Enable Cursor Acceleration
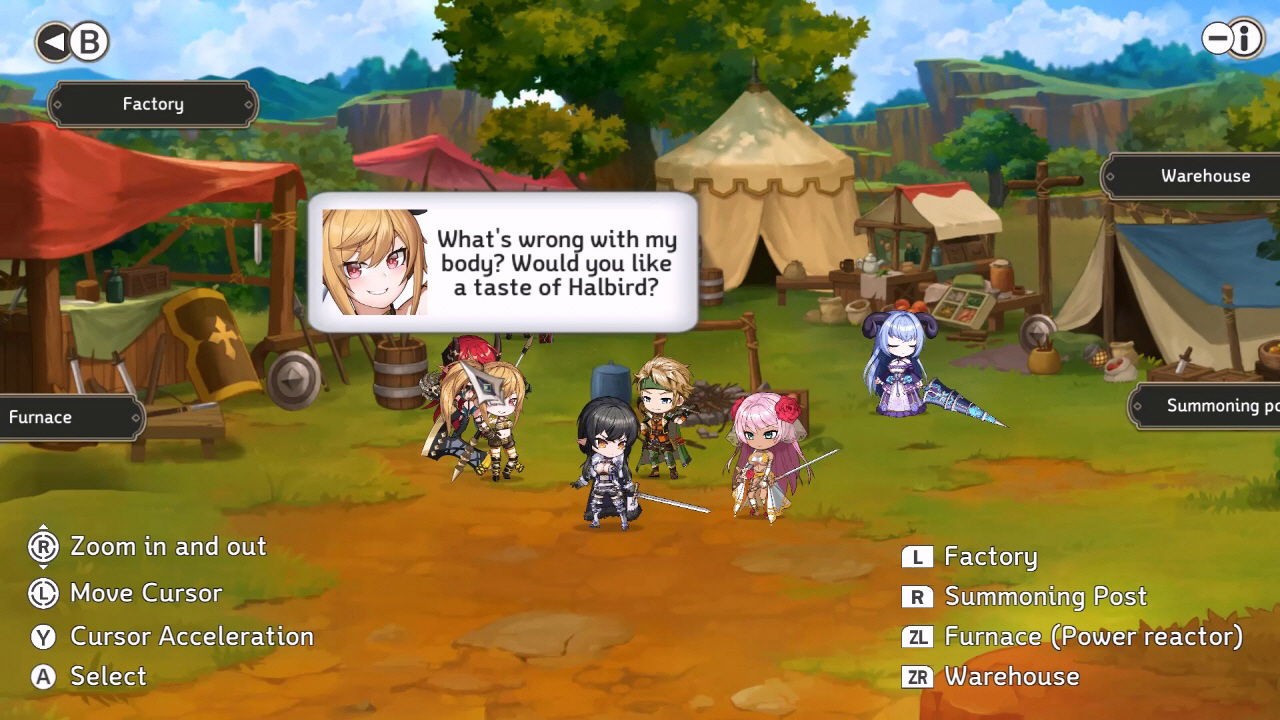The image size is (1280, 720). coord(190,637)
